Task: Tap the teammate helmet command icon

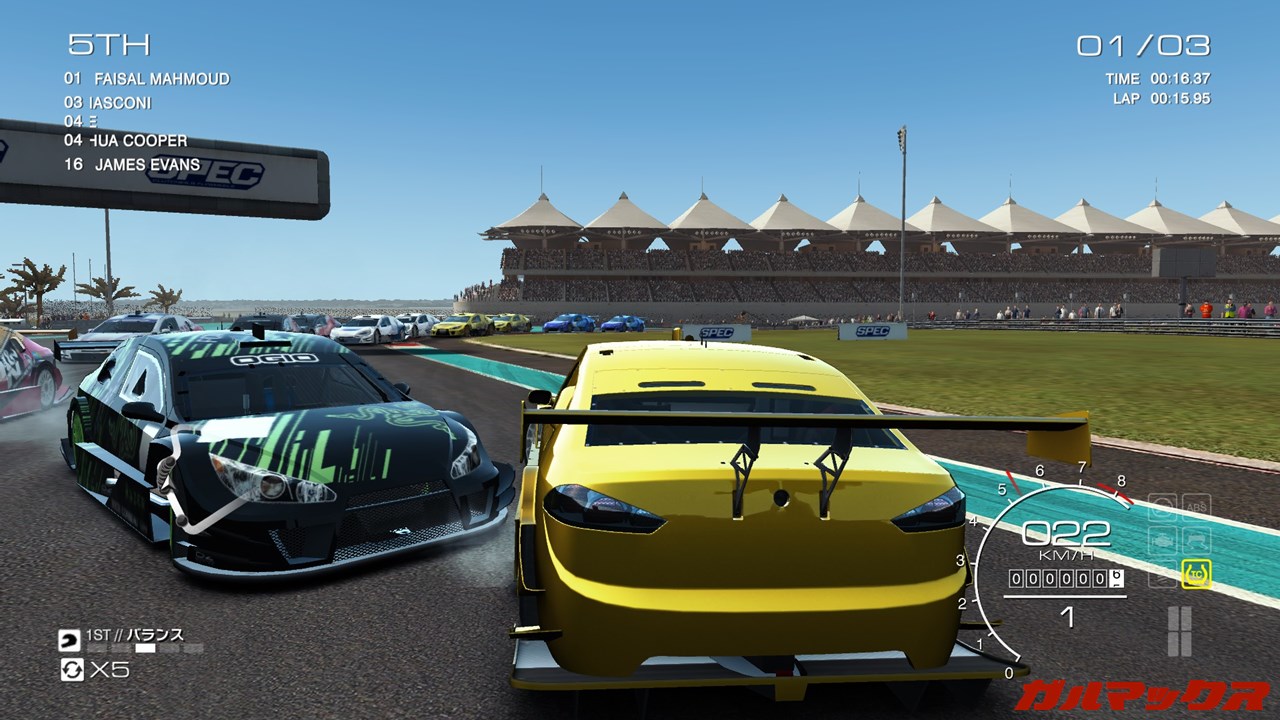Action: click(72, 639)
